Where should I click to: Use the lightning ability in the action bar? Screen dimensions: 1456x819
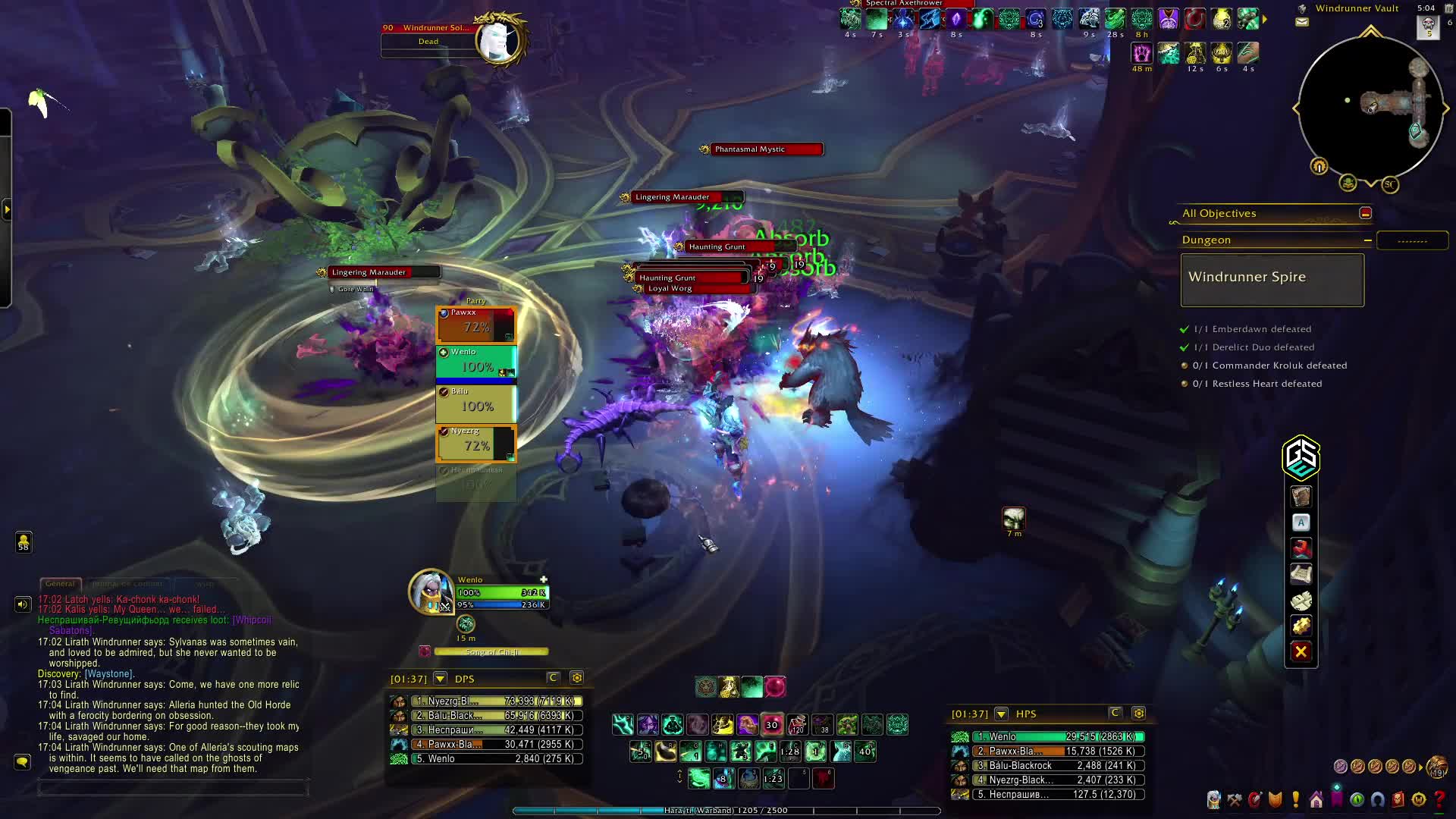pos(623,725)
